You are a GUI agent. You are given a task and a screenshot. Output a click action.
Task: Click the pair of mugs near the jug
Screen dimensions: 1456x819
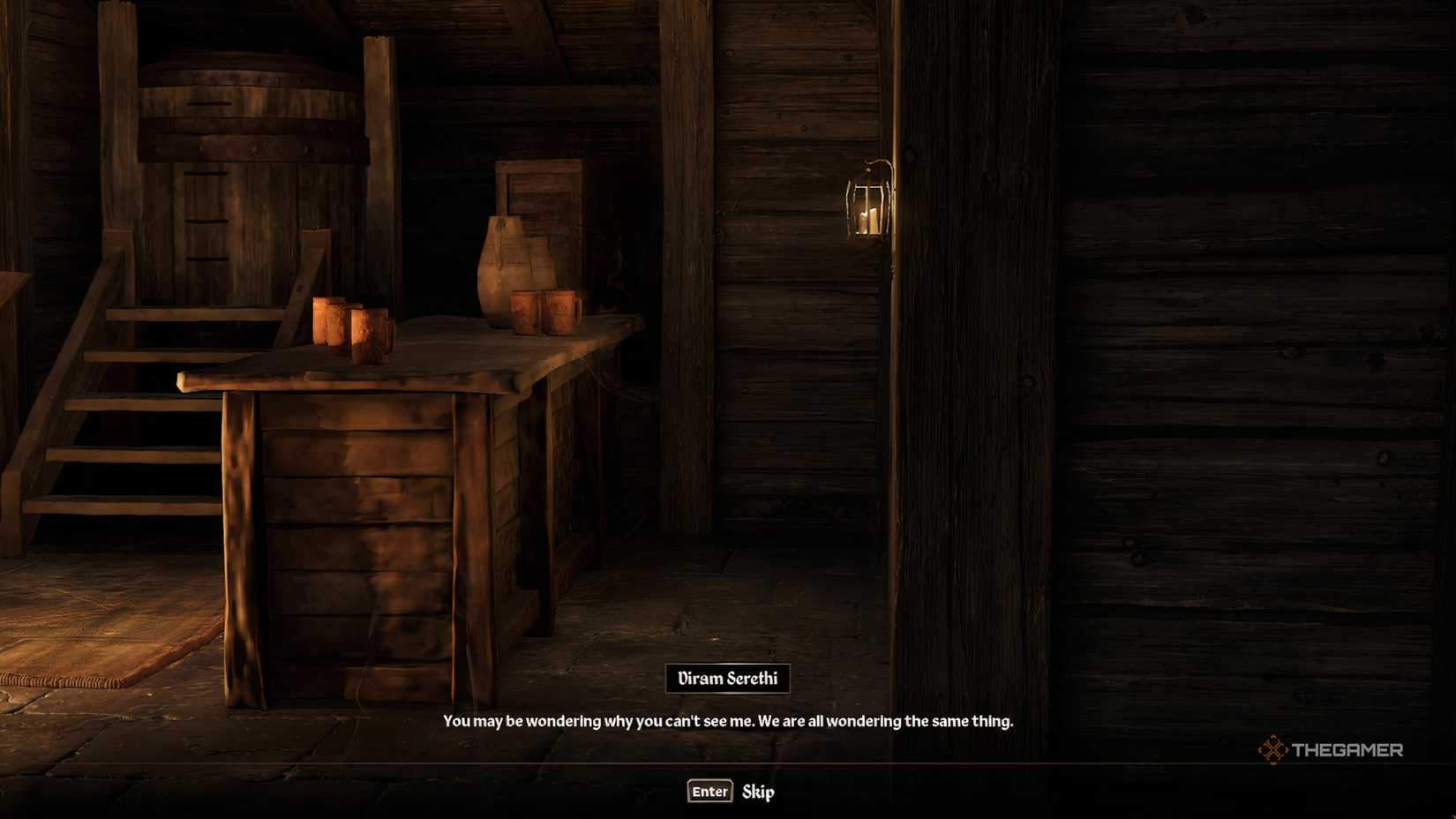coord(544,312)
